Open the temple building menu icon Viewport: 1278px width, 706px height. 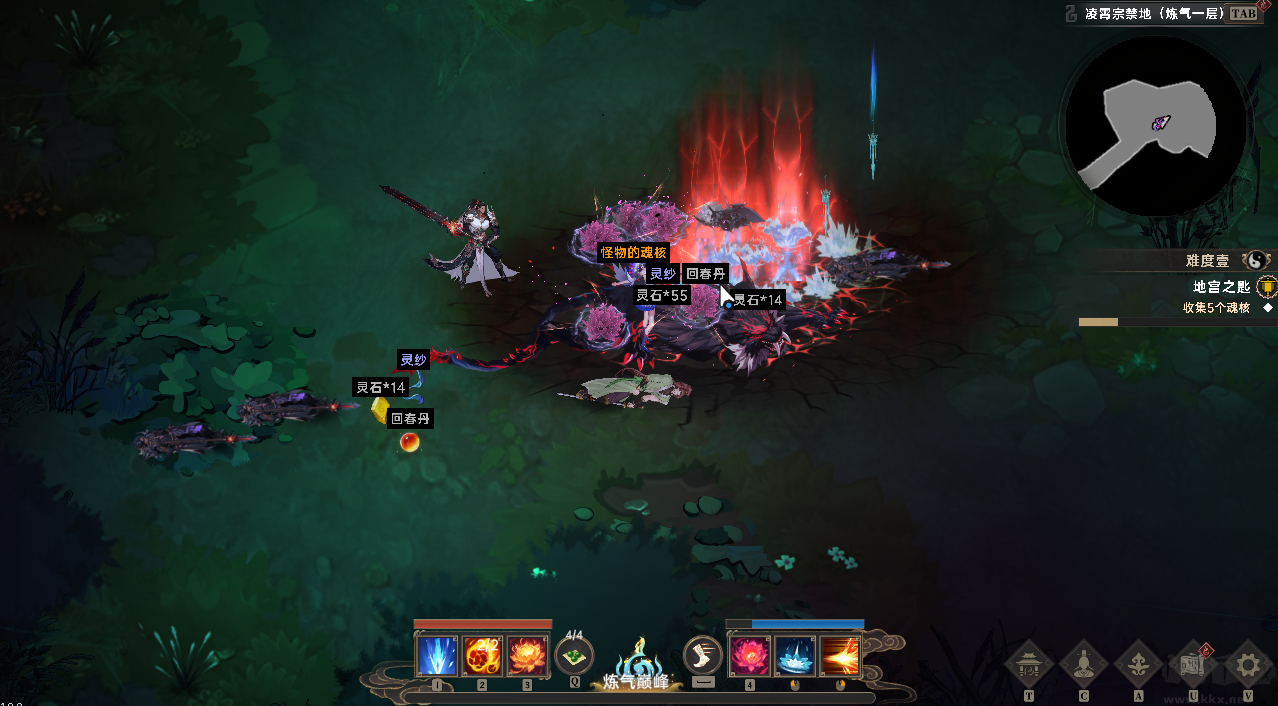(x=1029, y=664)
